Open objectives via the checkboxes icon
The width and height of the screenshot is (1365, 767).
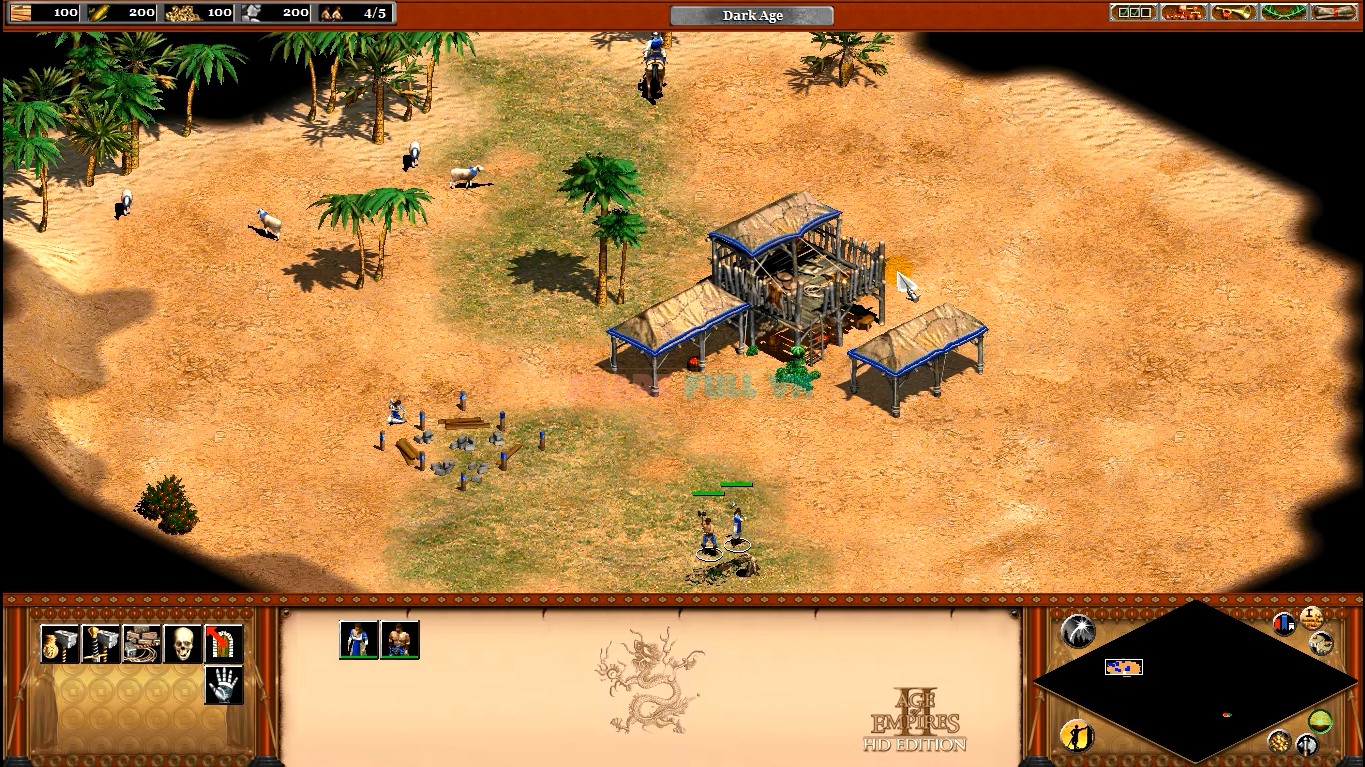[1133, 12]
